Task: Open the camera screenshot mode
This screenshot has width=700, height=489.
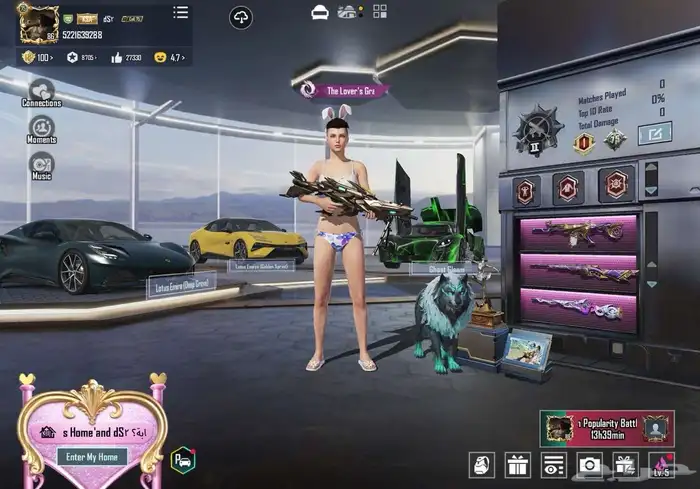Action: click(x=589, y=465)
